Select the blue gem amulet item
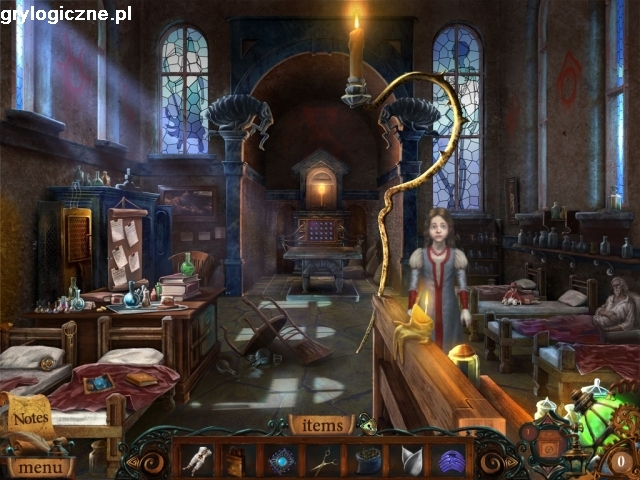 279,461
